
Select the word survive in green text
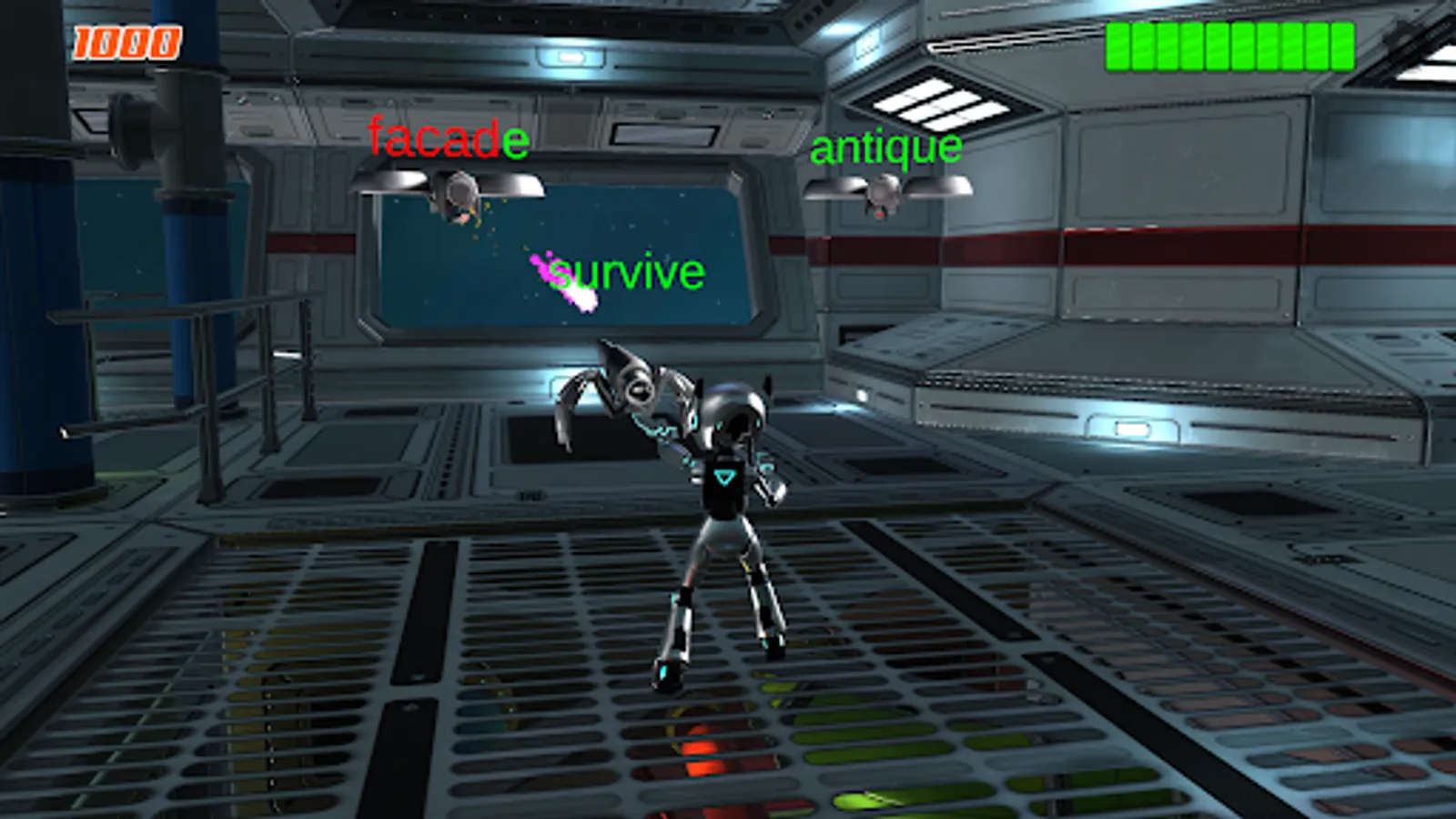[x=630, y=270]
